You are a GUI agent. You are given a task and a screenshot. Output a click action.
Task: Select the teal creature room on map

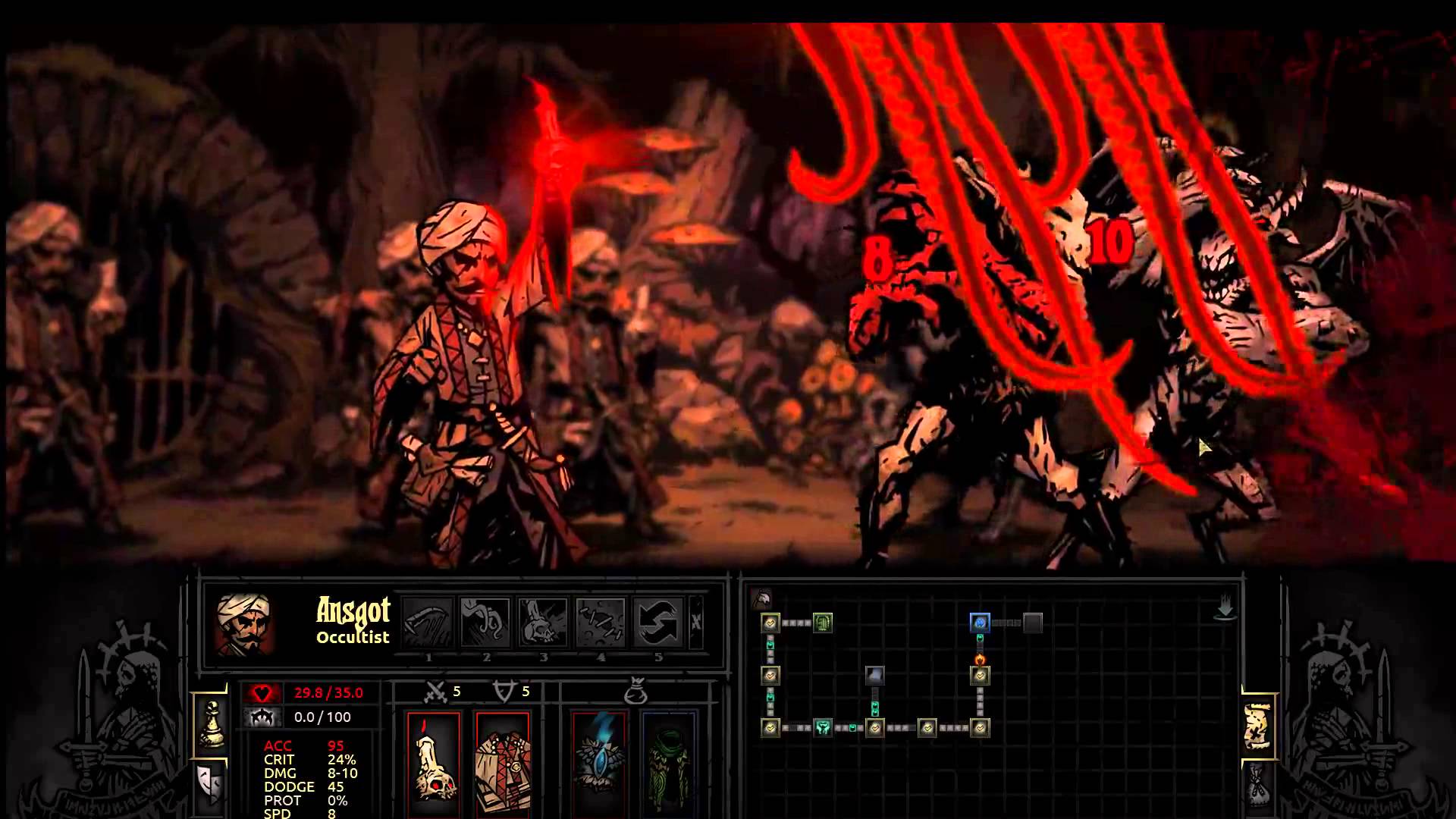823,728
